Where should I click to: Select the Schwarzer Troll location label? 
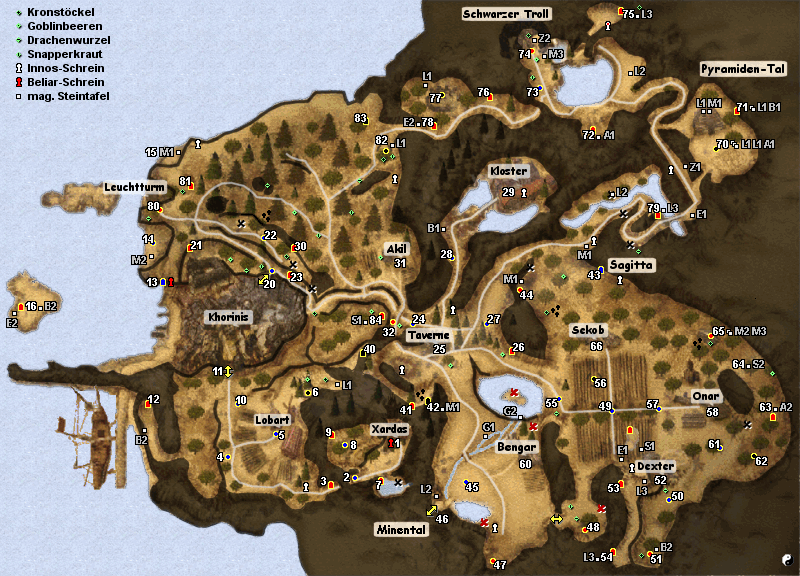506,14
